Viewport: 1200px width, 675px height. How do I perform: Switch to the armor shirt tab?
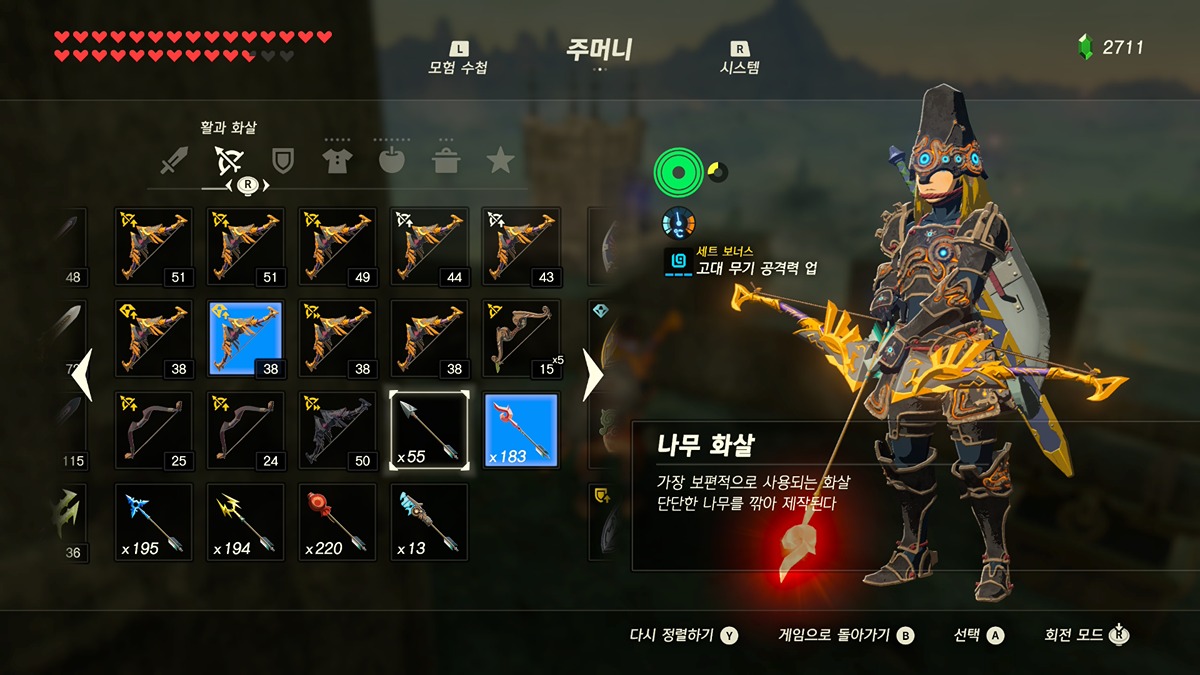(337, 160)
